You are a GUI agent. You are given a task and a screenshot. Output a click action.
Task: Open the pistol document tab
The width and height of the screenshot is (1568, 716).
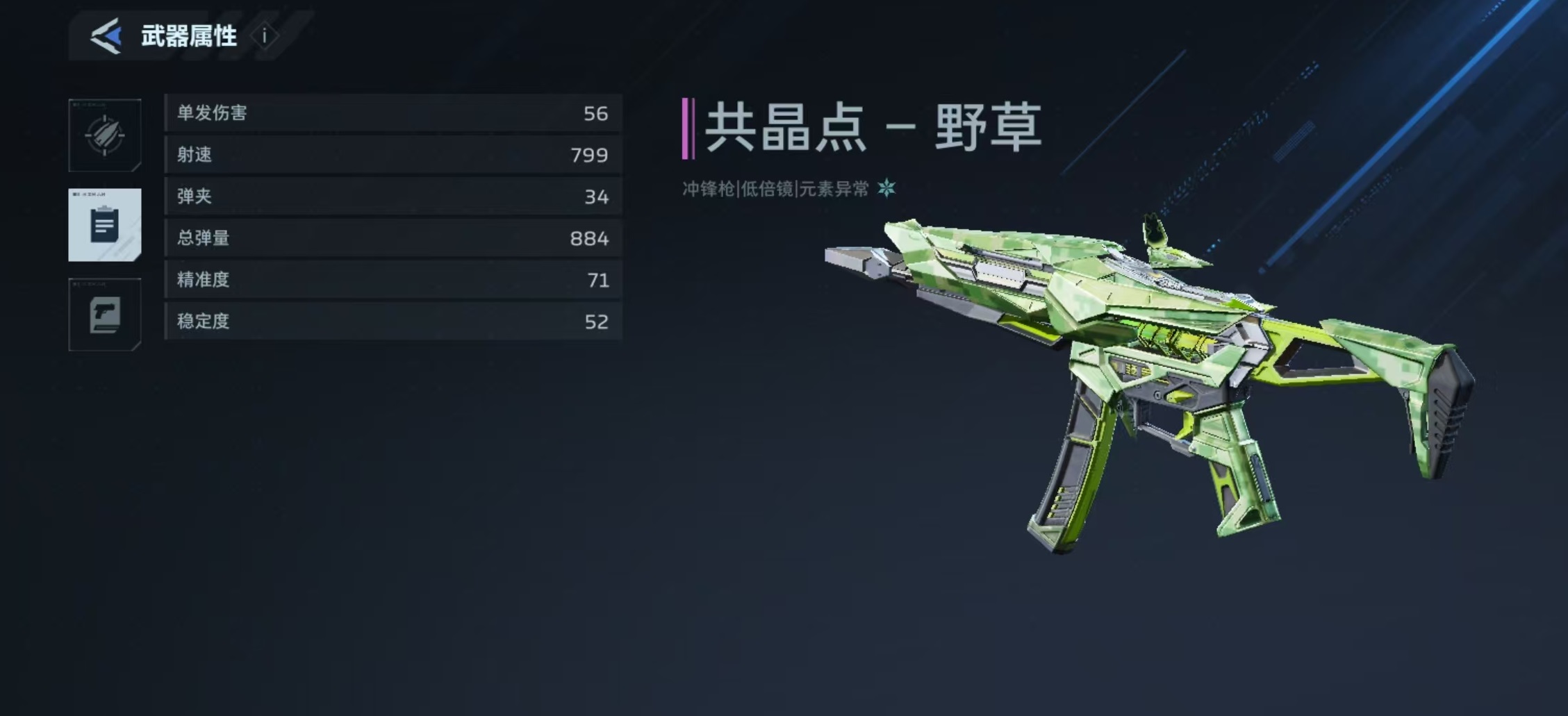tap(105, 315)
